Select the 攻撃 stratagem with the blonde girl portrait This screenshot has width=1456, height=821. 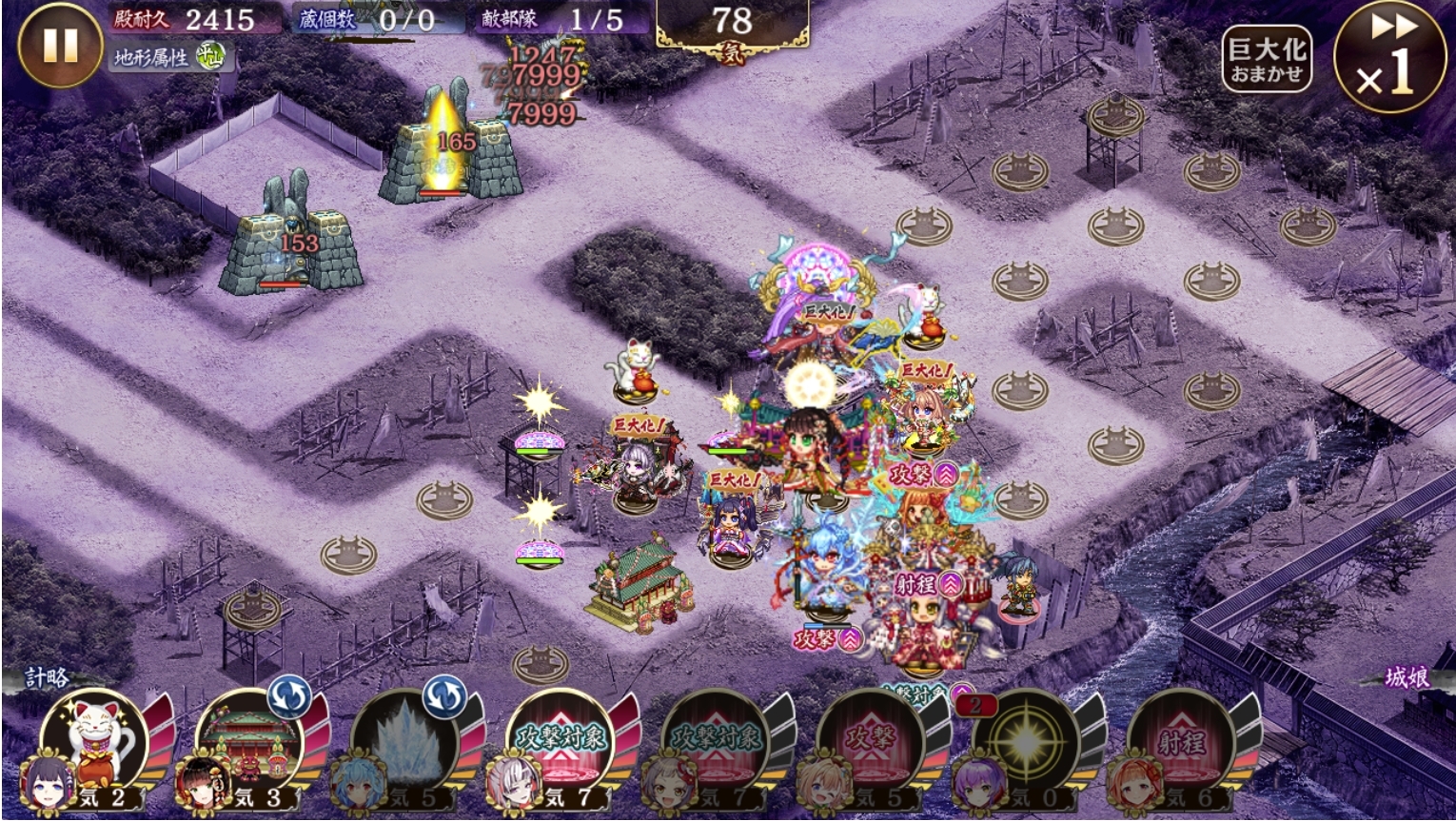click(870, 742)
